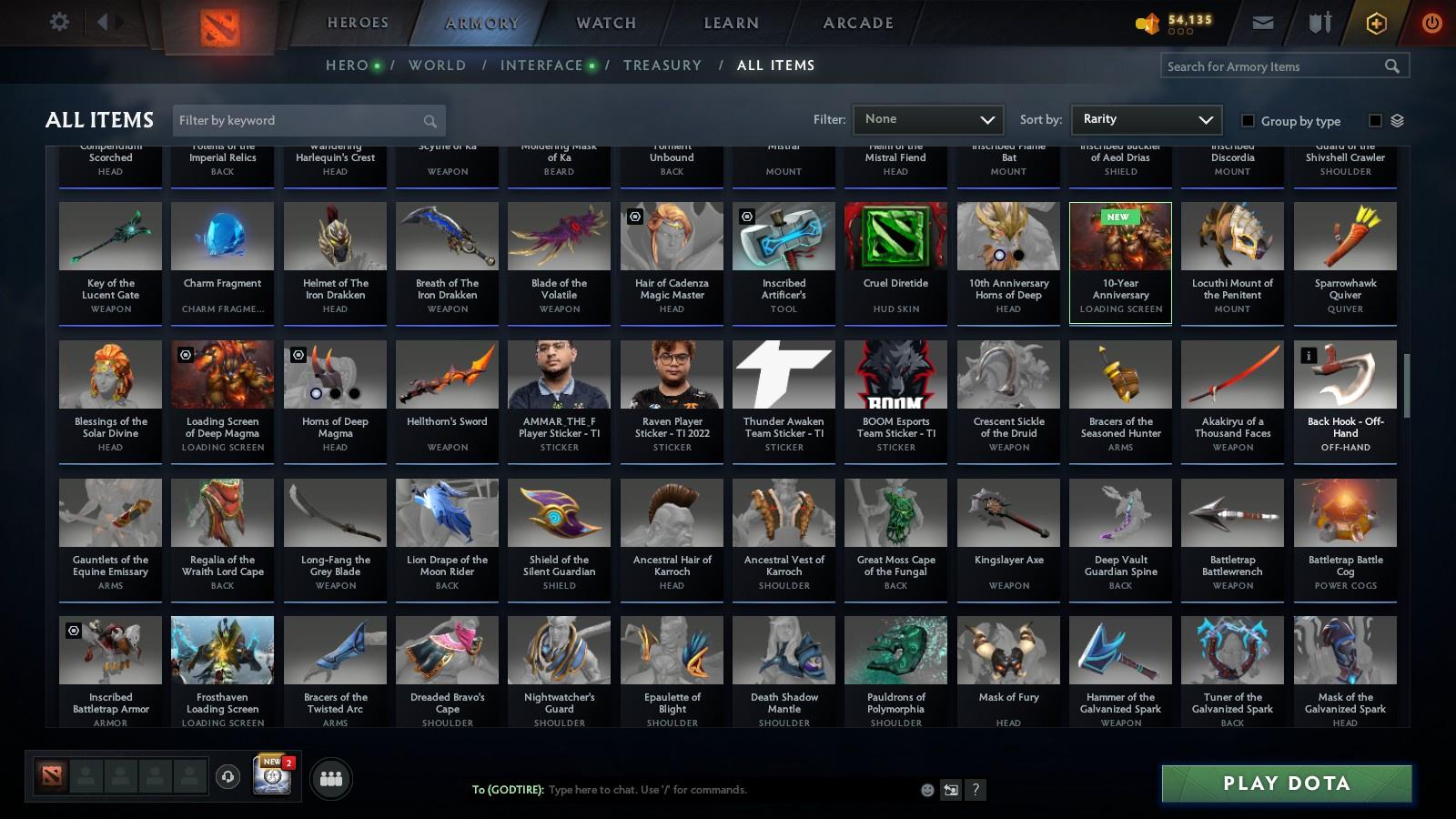Expand the settings gear options

tap(58, 21)
